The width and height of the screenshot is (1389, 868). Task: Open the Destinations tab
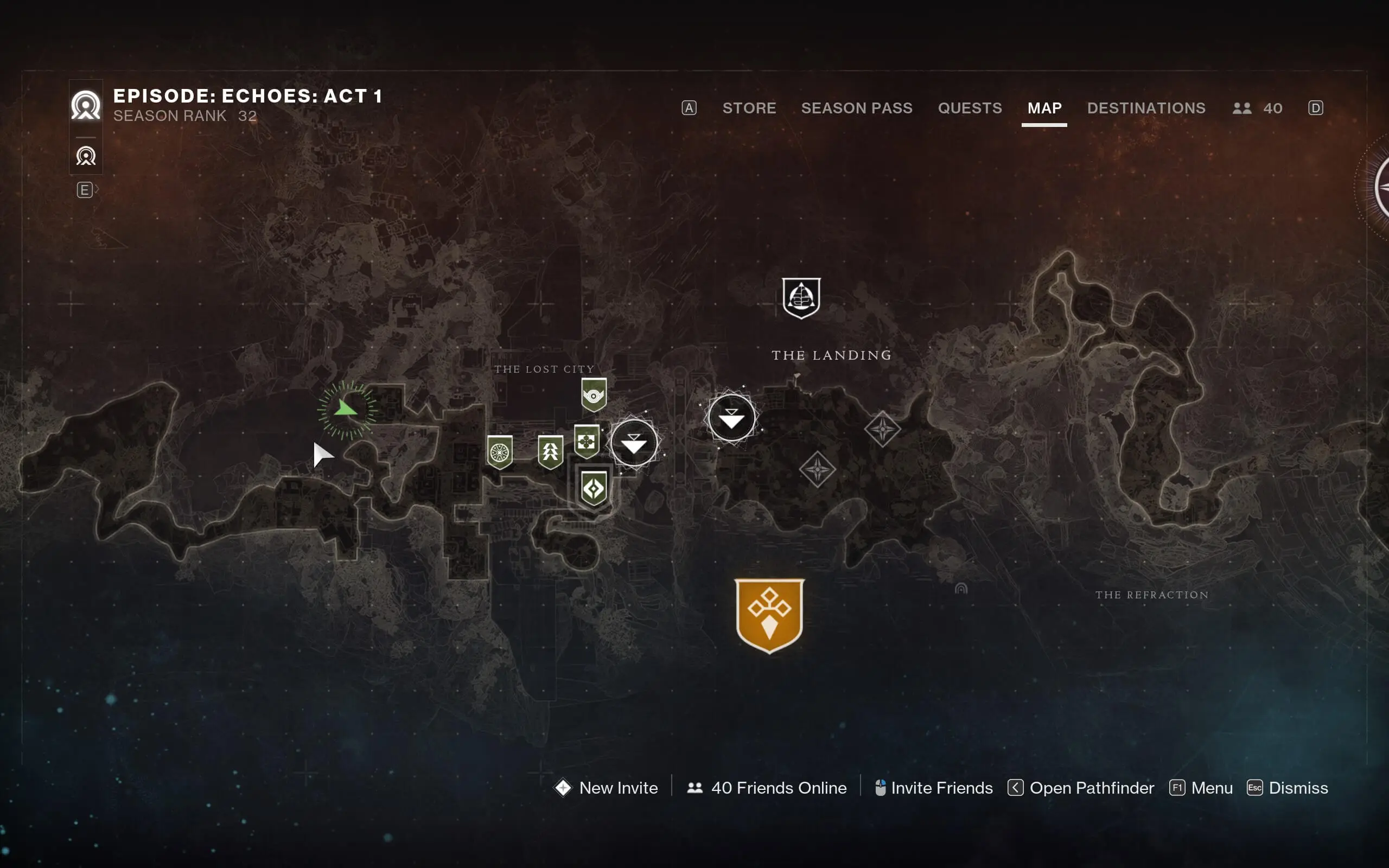click(x=1146, y=108)
